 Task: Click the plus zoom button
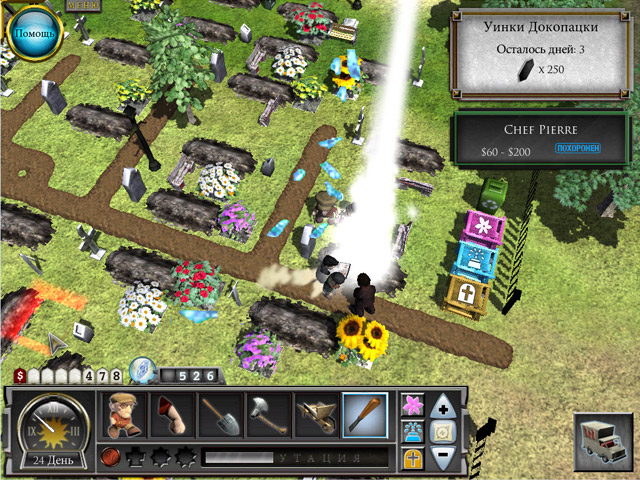coord(445,405)
